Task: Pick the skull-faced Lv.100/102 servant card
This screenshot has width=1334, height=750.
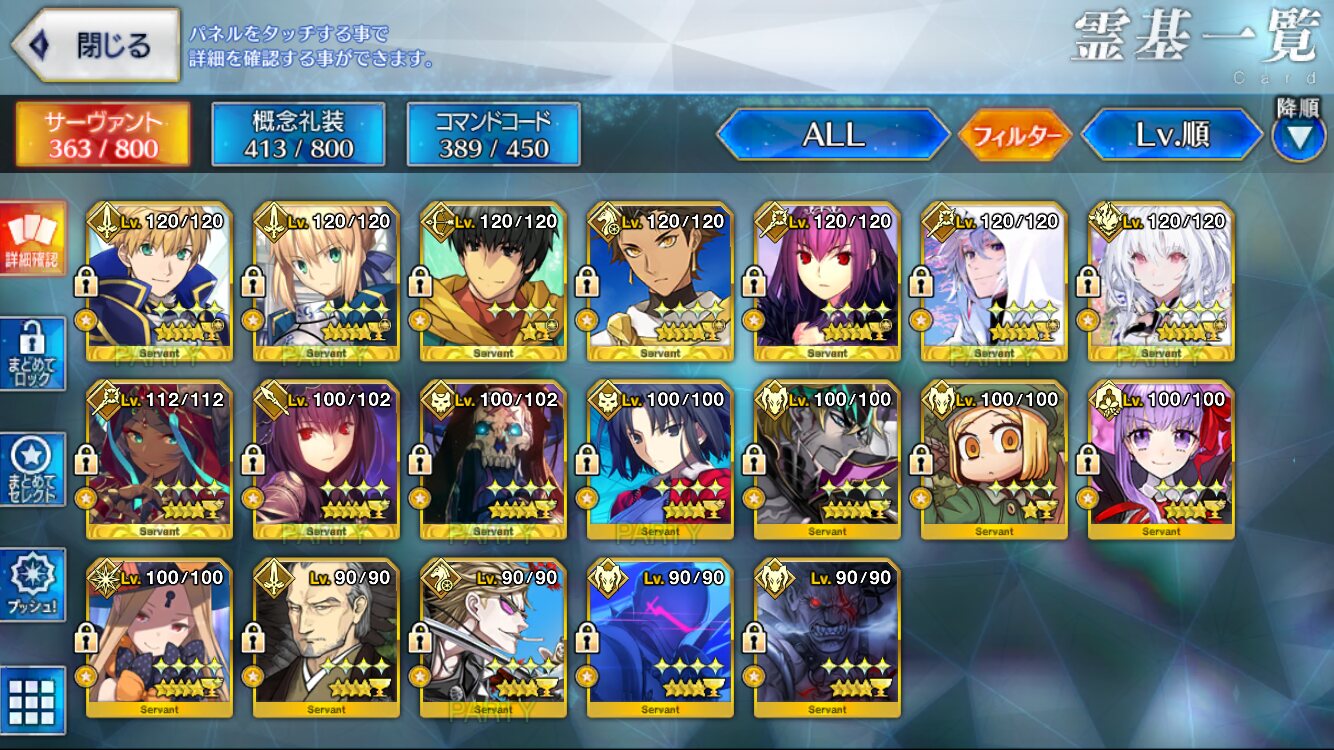Action: [x=493, y=460]
